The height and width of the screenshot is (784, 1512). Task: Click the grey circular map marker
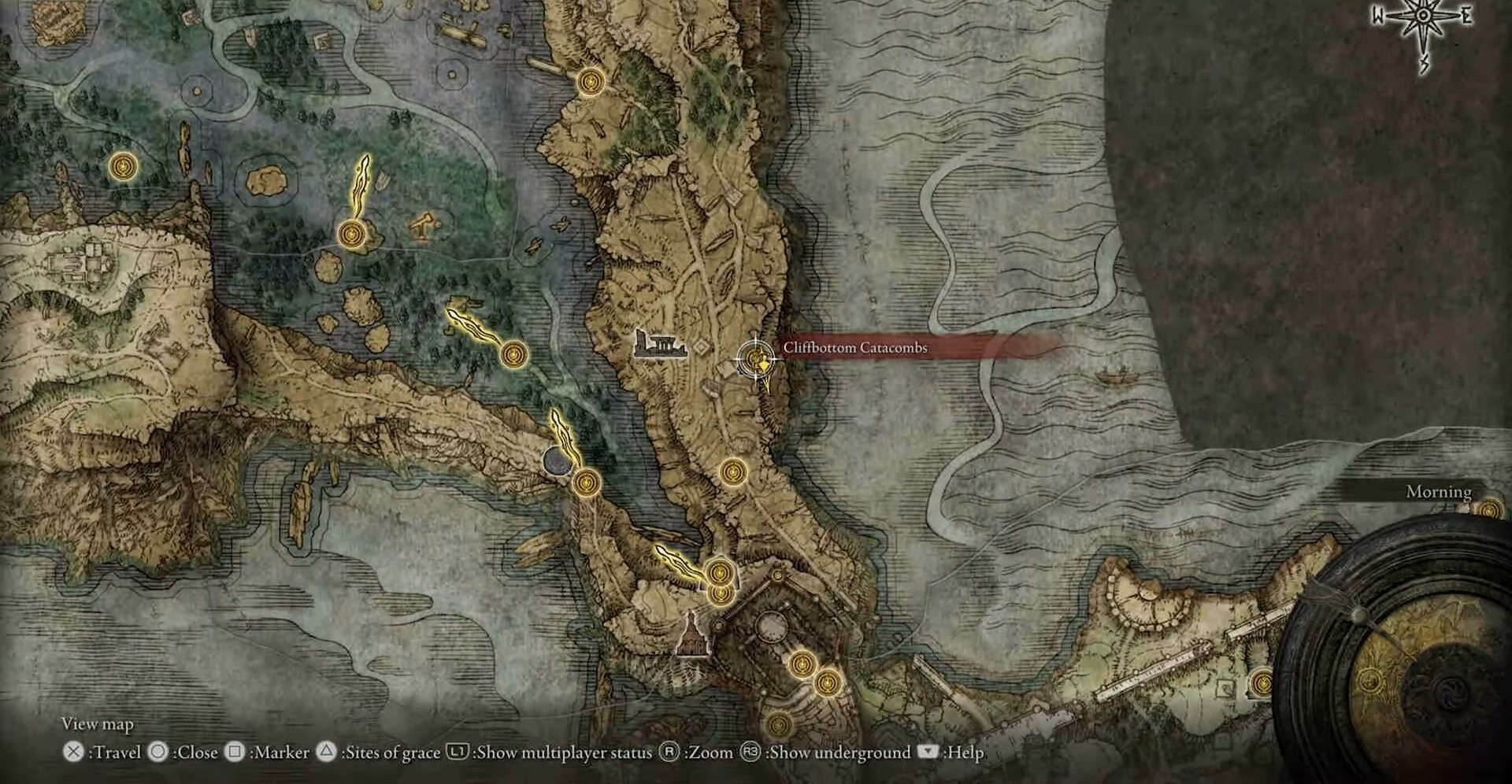[x=557, y=460]
